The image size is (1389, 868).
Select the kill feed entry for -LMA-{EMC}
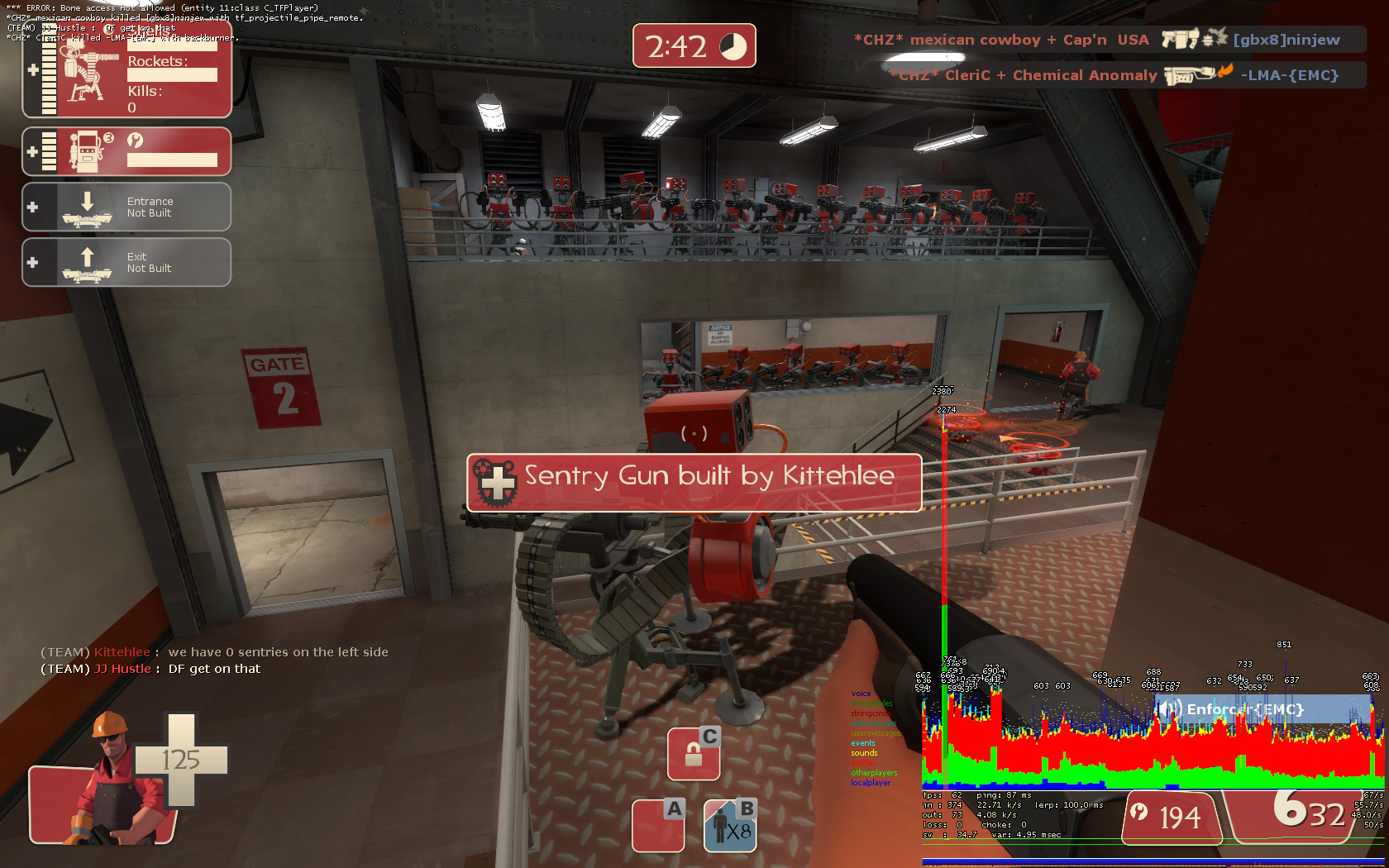click(1124, 75)
